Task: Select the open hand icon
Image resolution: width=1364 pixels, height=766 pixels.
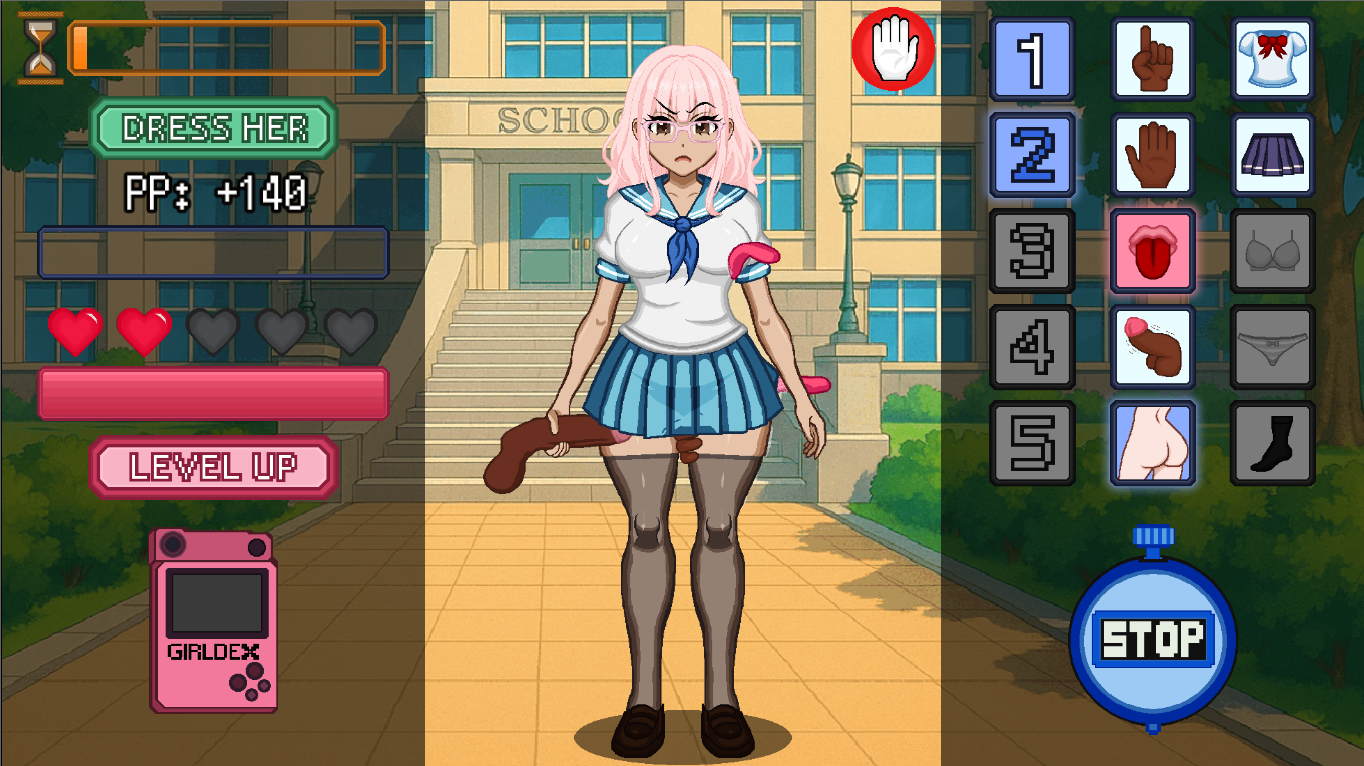Action: 1152,155
